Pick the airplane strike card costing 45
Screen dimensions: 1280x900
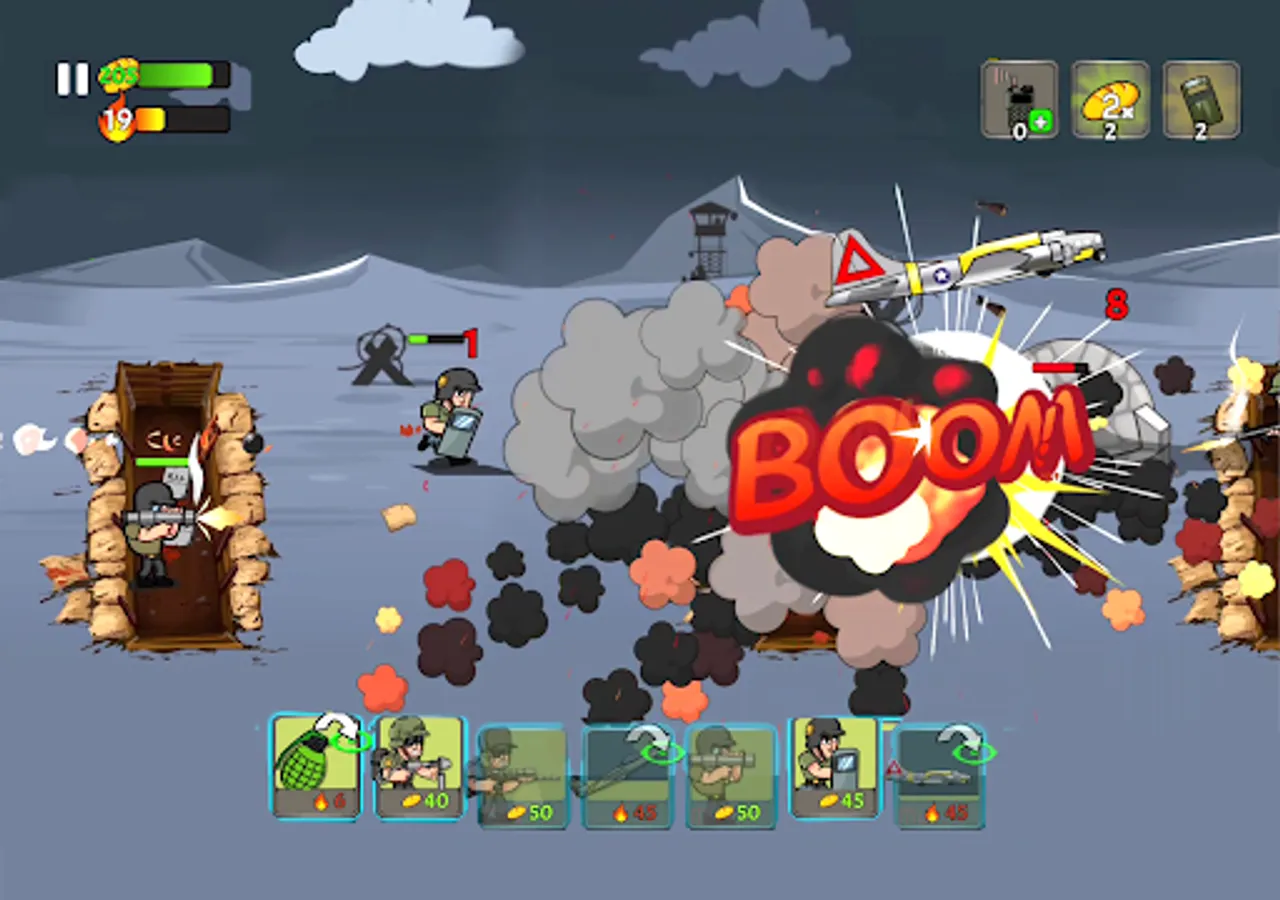click(x=940, y=778)
